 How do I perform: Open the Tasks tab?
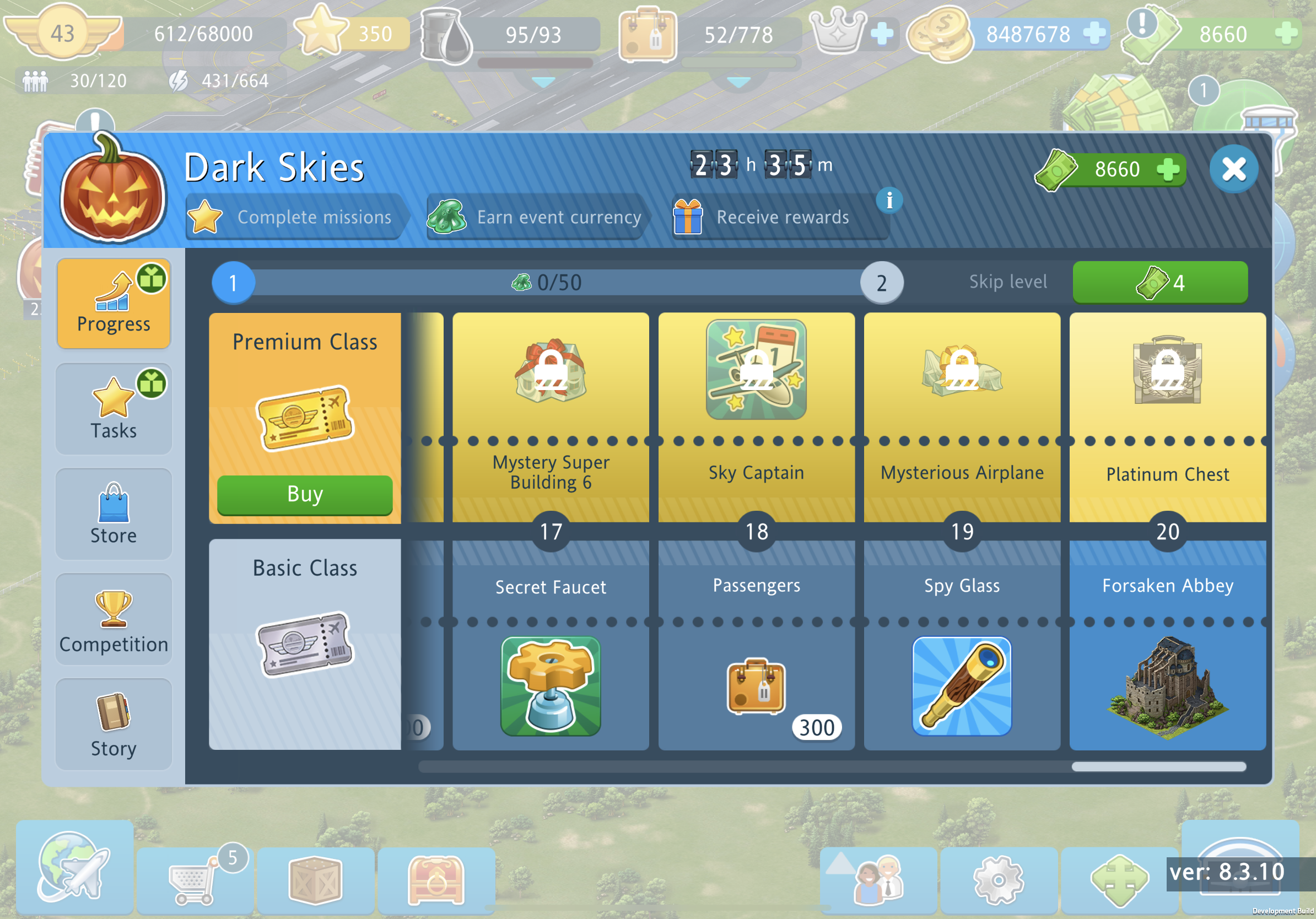114,408
